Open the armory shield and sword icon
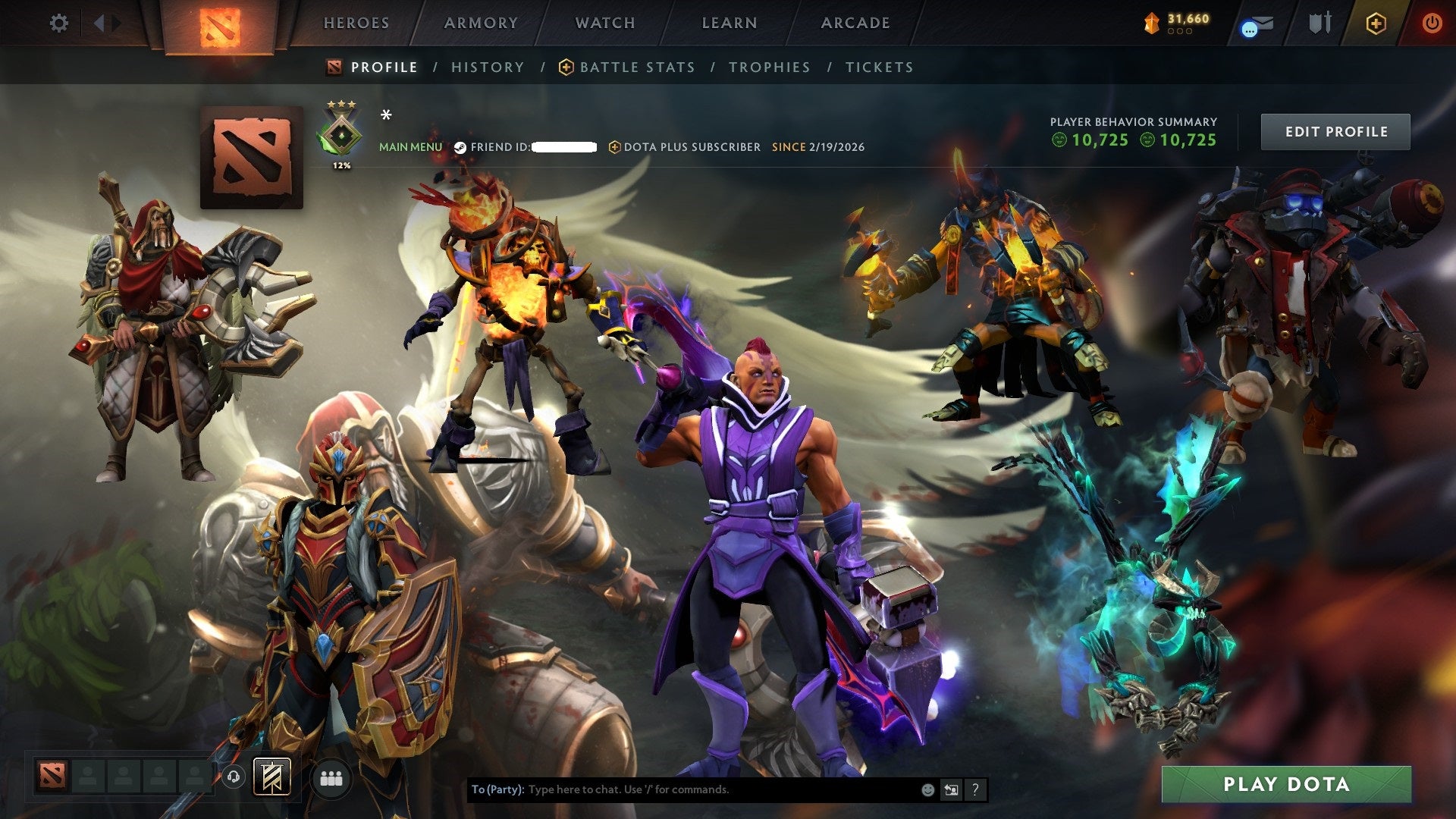Image resolution: width=1456 pixels, height=819 pixels. click(1319, 23)
